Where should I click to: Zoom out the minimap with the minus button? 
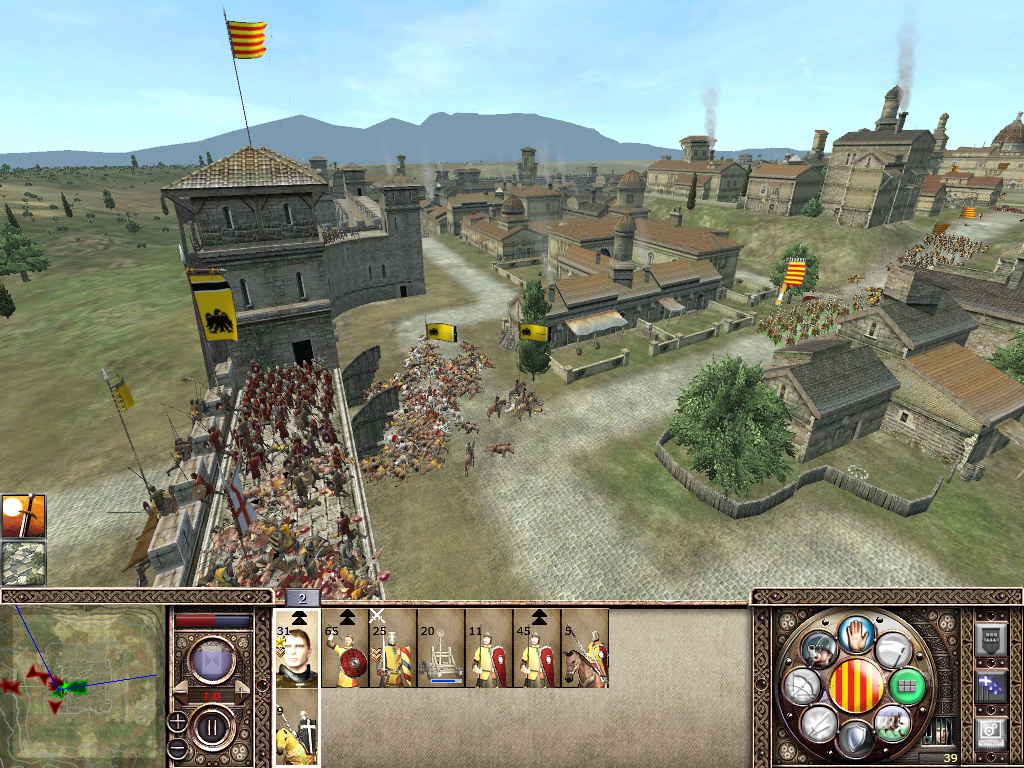pyautogui.click(x=177, y=747)
